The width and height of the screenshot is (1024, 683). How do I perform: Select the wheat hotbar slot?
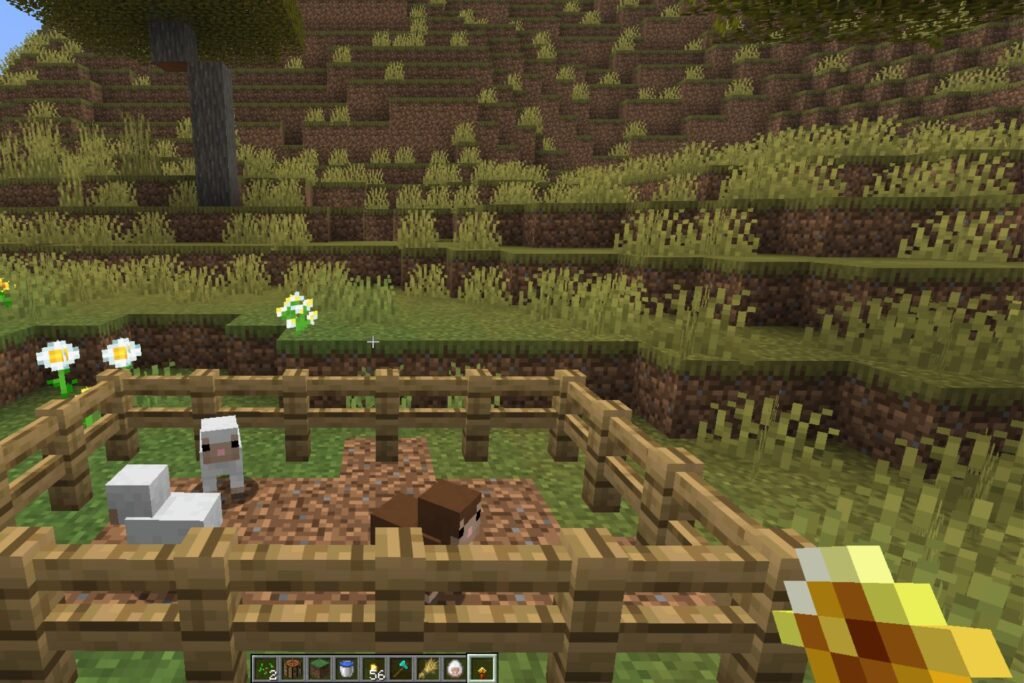pyautogui.click(x=426, y=669)
